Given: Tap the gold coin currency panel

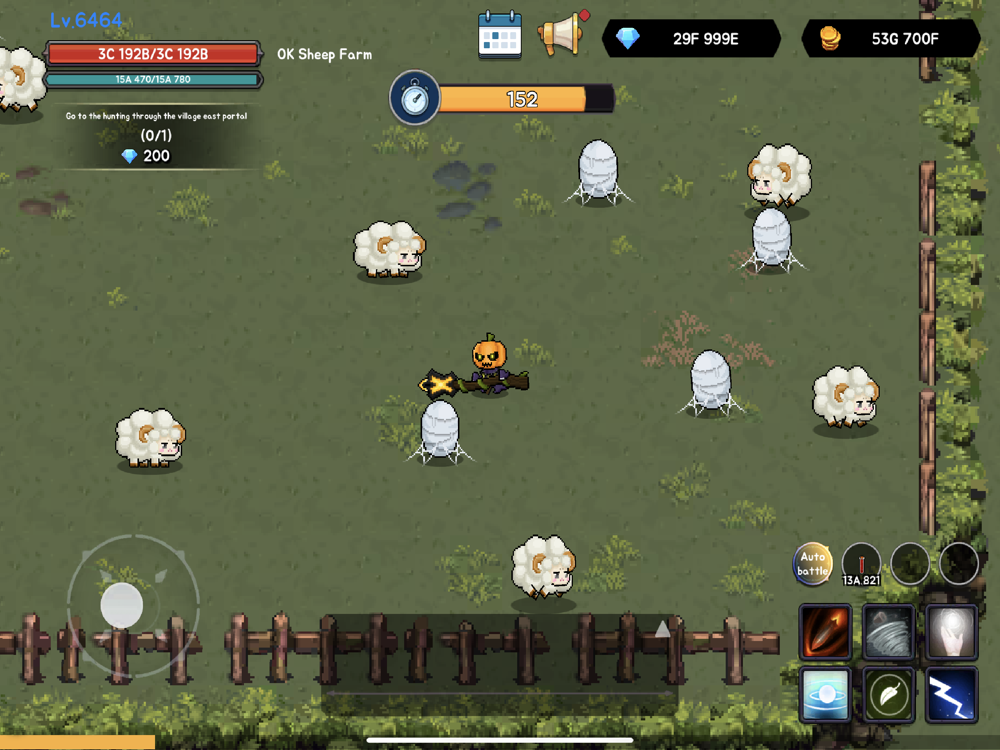Looking at the screenshot, I should 891,39.
